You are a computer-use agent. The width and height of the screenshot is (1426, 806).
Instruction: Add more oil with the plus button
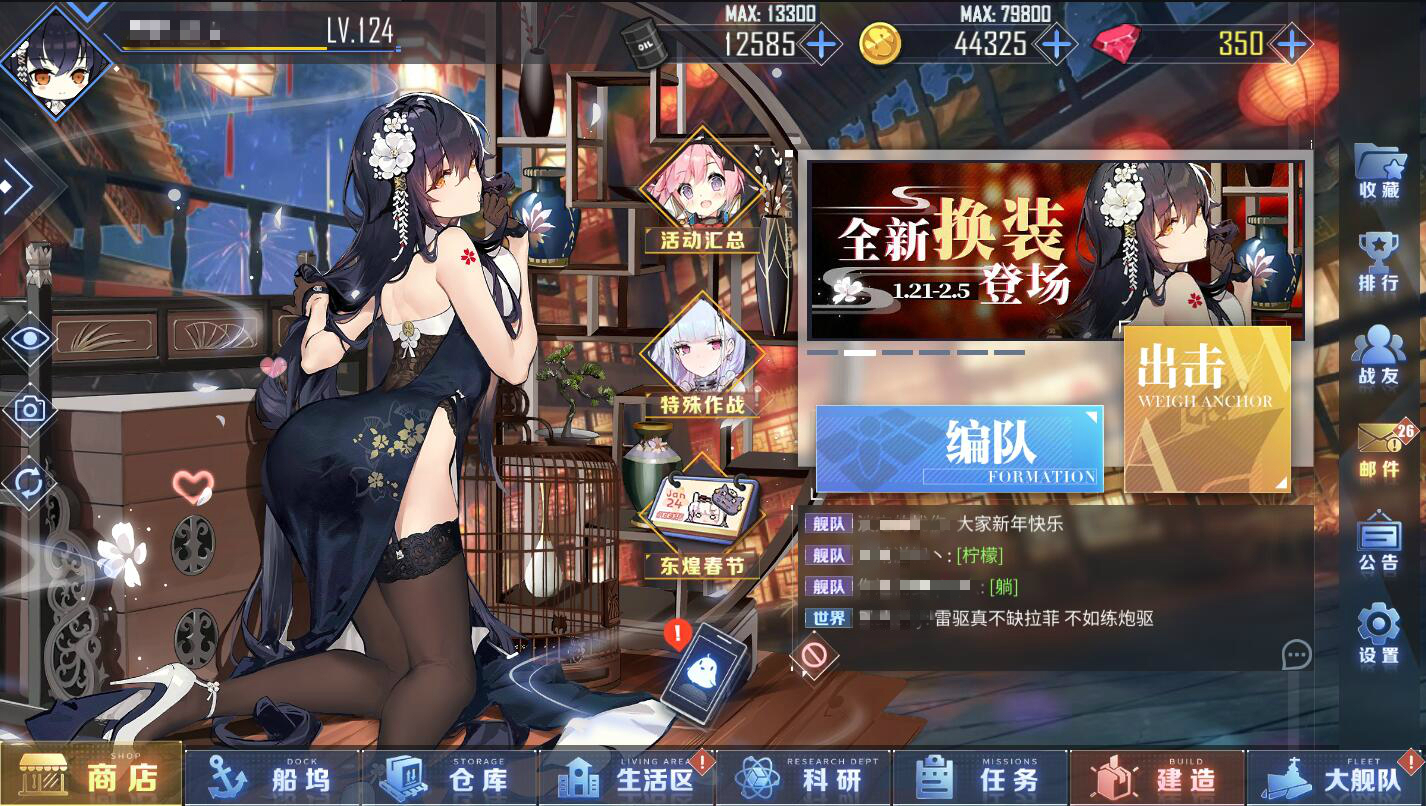(x=821, y=44)
